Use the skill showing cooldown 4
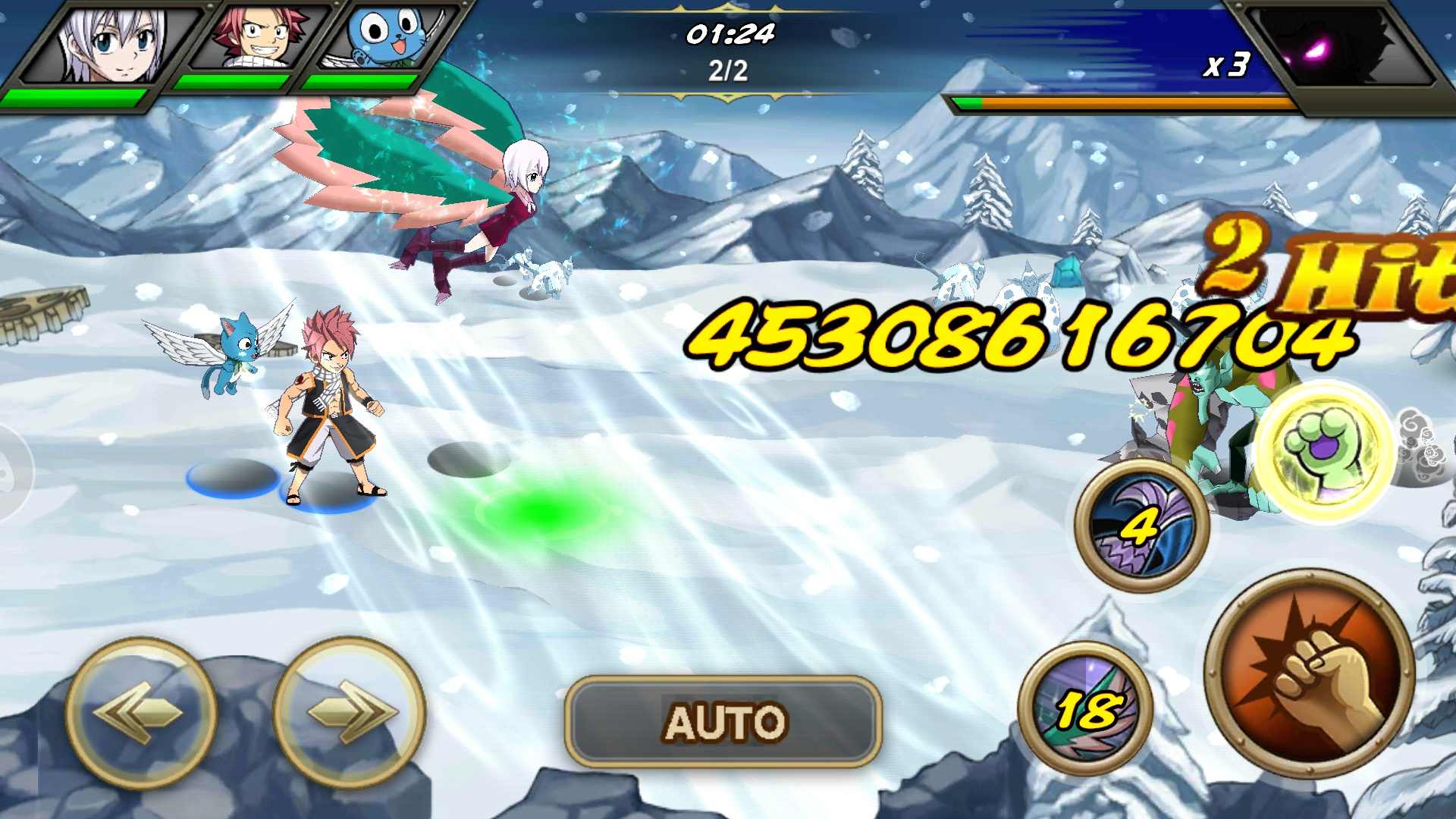Screen dimensions: 1456x819 point(1141,525)
